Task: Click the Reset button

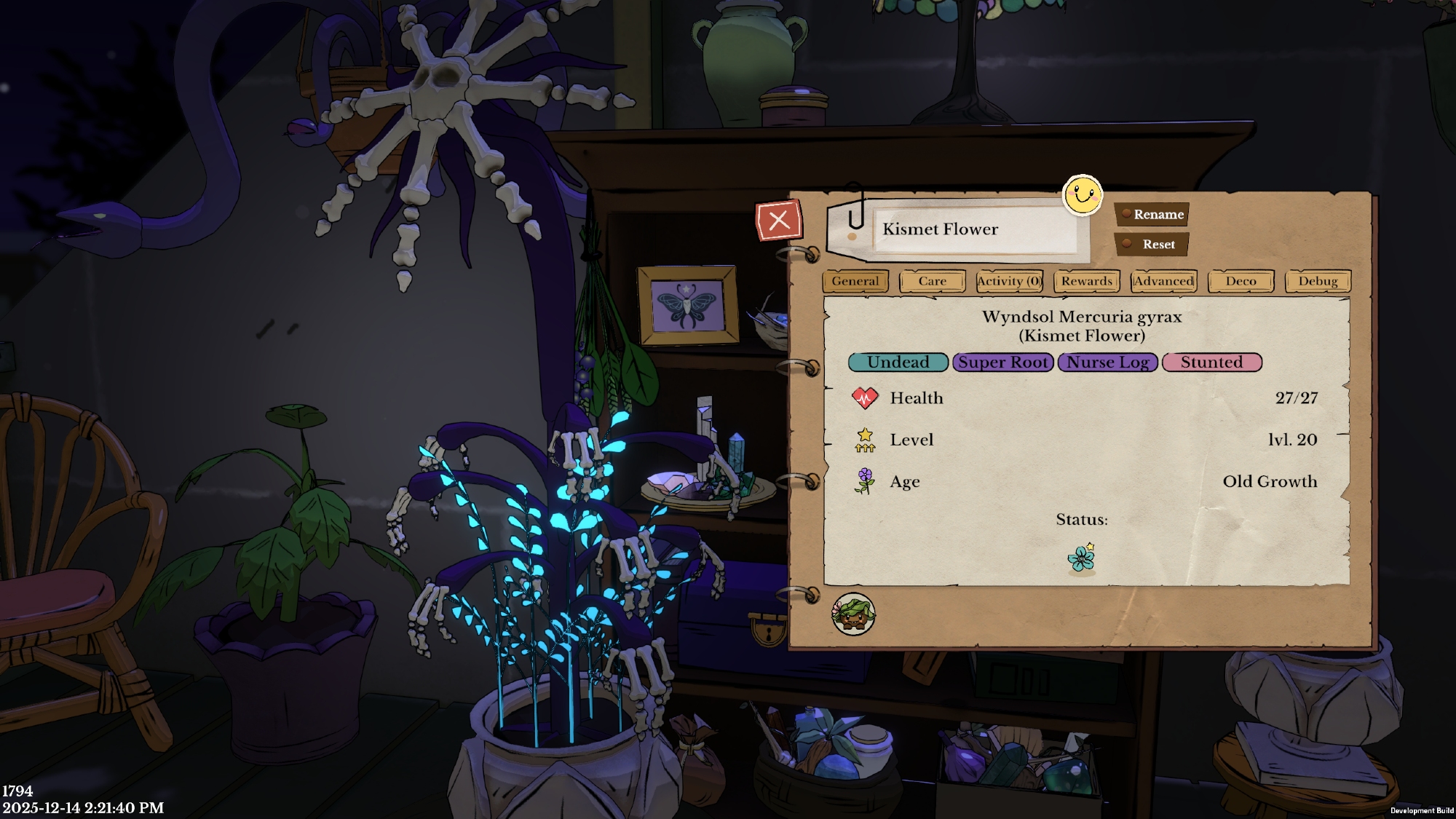Action: 1152,245
